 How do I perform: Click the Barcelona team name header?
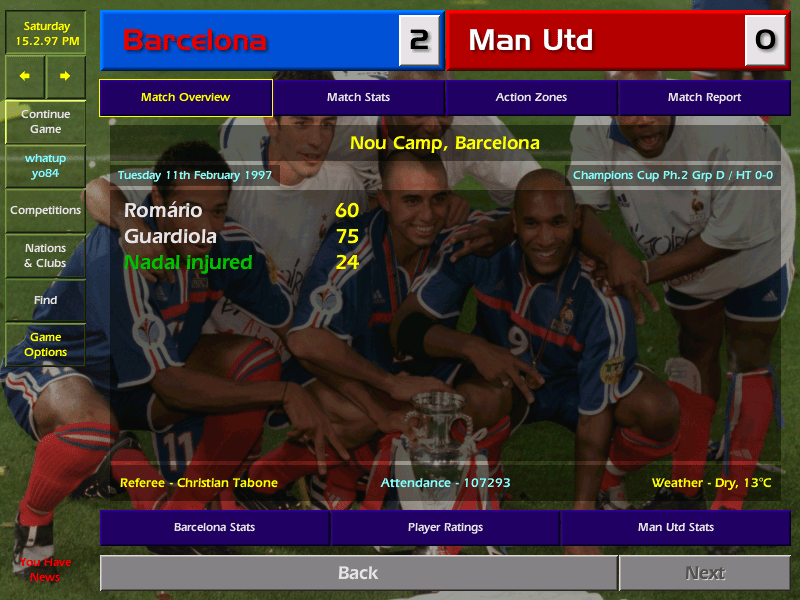(194, 41)
